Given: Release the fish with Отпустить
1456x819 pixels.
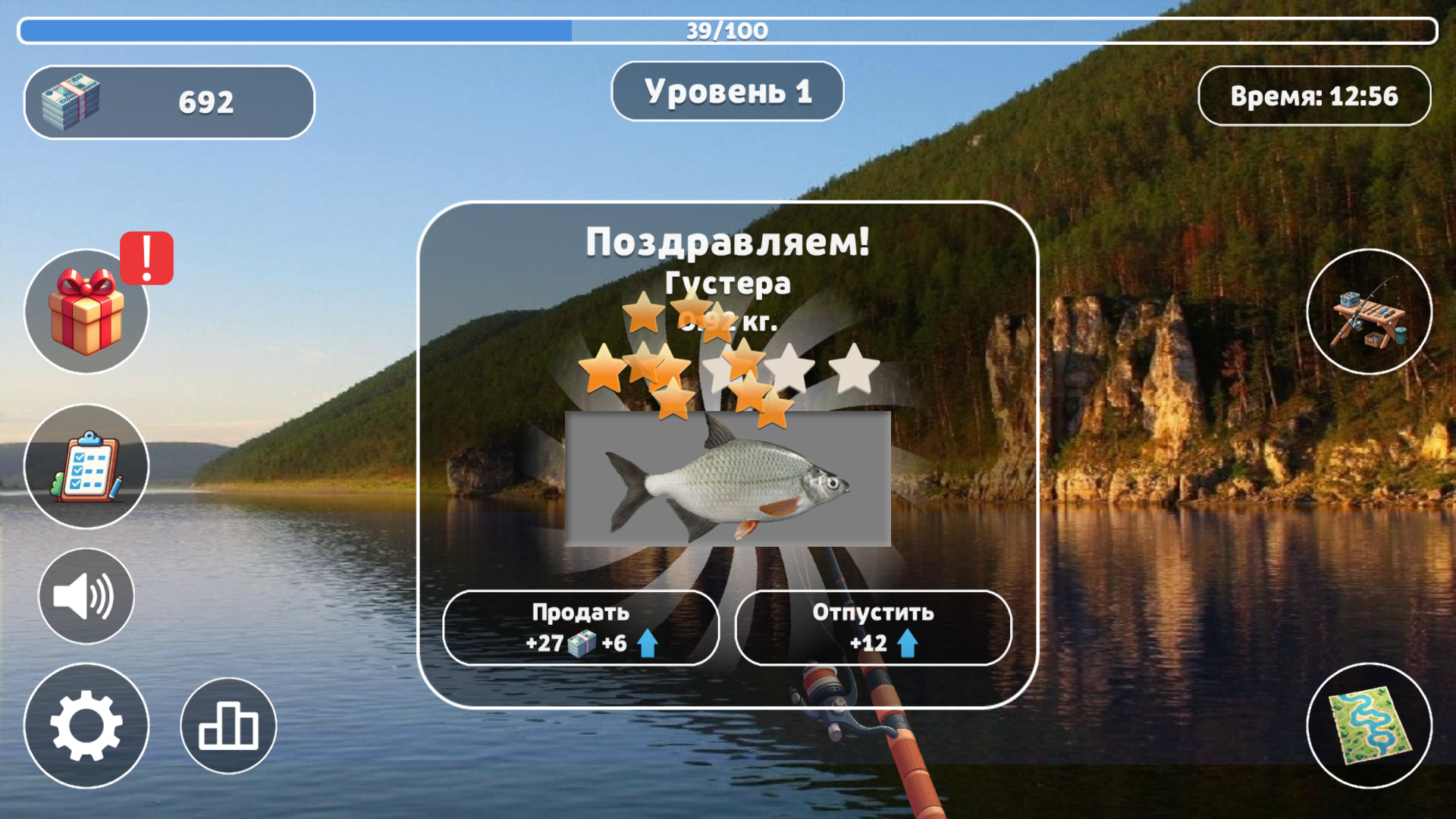Looking at the screenshot, I should [x=872, y=627].
